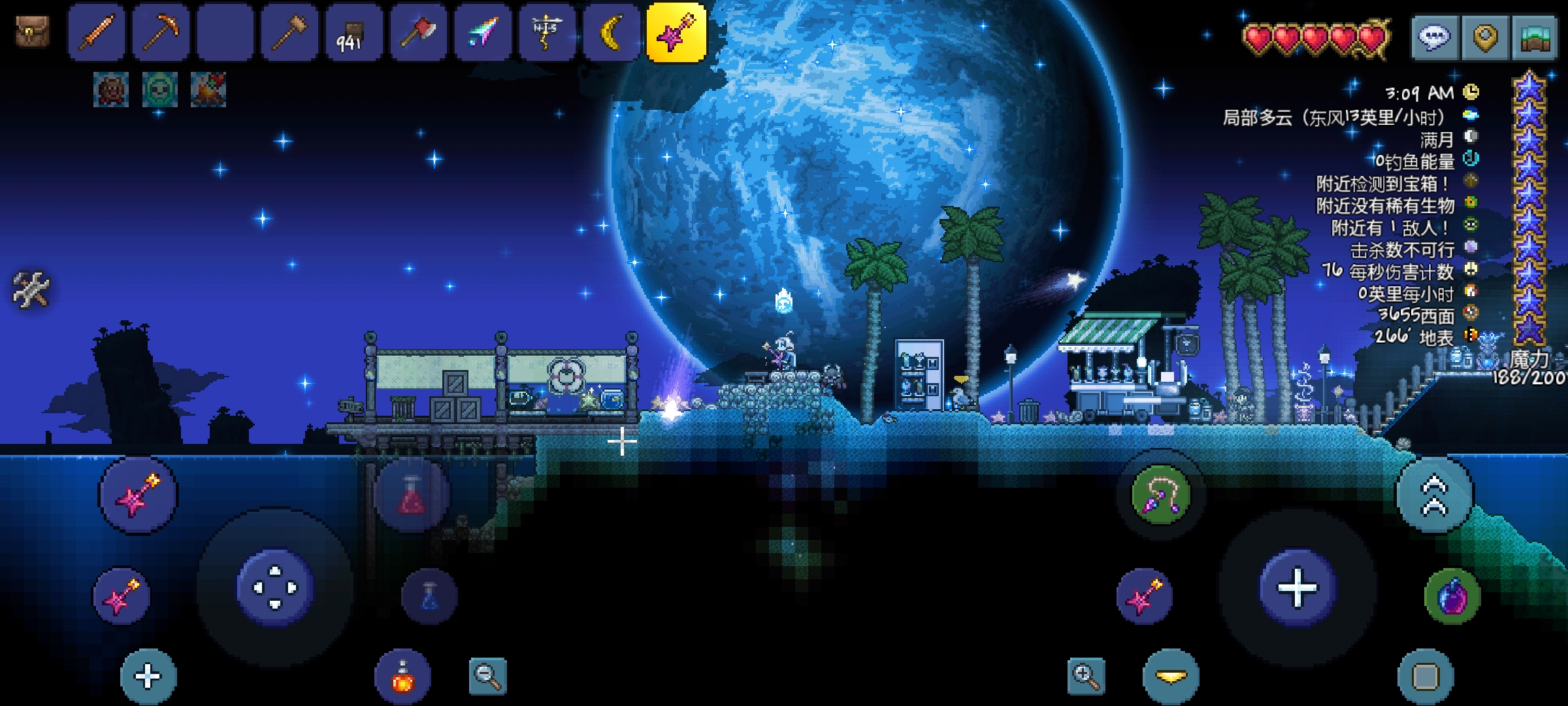Zoom out with the minus magnifier
1568x706 pixels.
click(487, 676)
